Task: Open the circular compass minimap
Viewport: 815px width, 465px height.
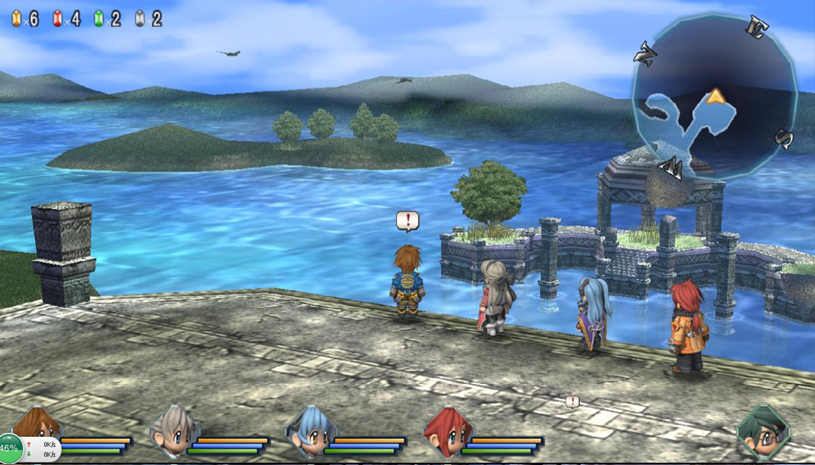Action: pos(714,97)
